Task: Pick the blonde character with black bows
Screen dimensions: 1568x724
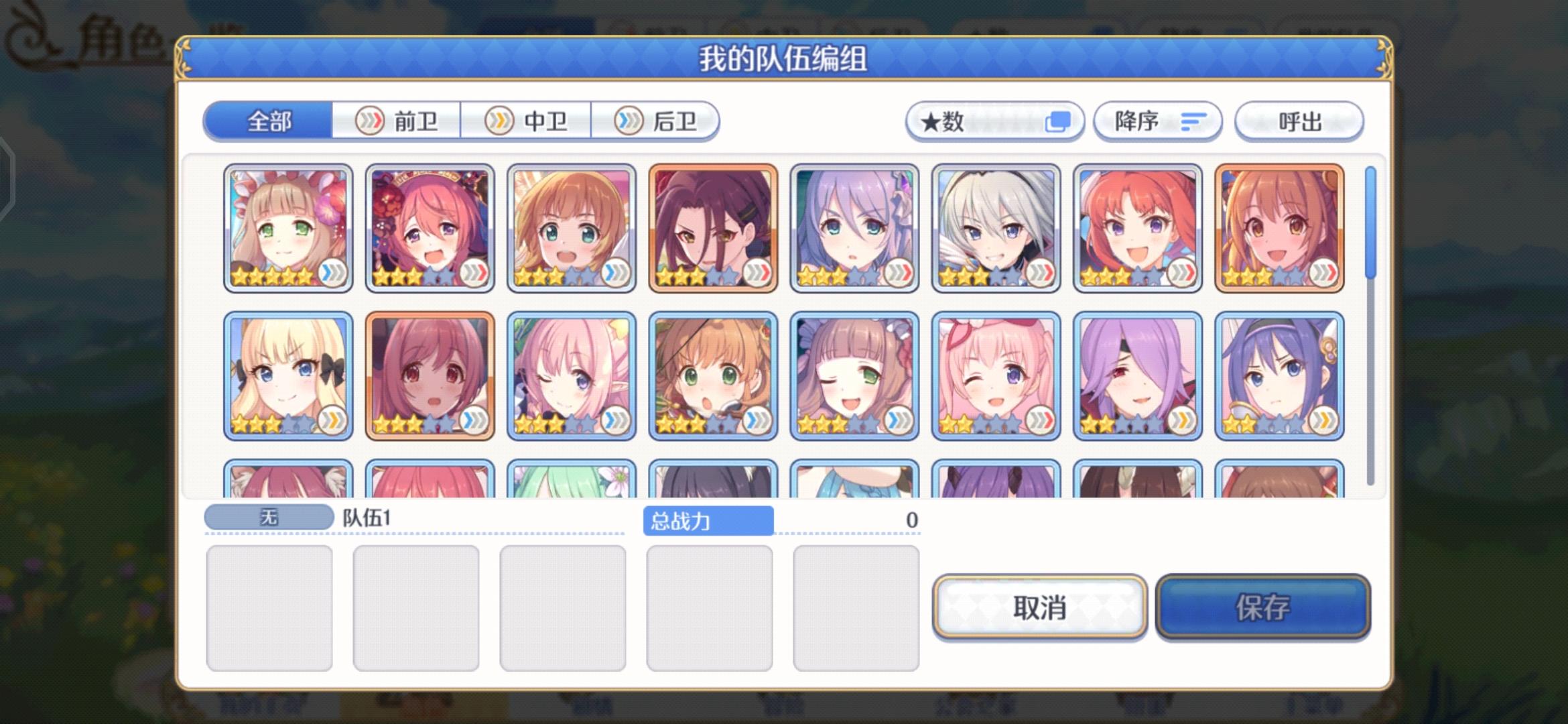Action: (x=287, y=374)
